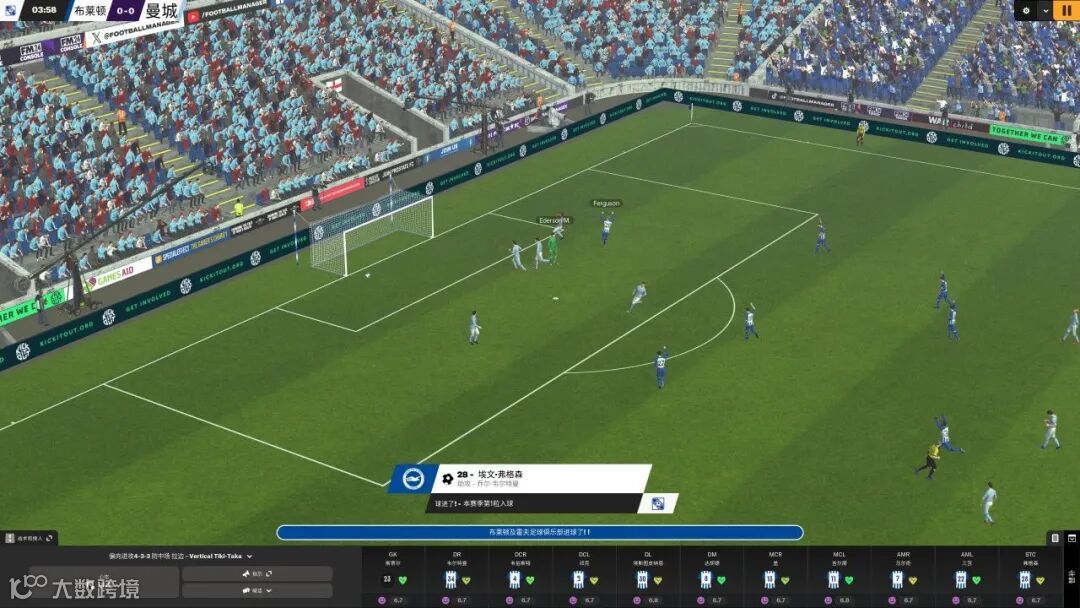Select the DM player card

pos(710,577)
